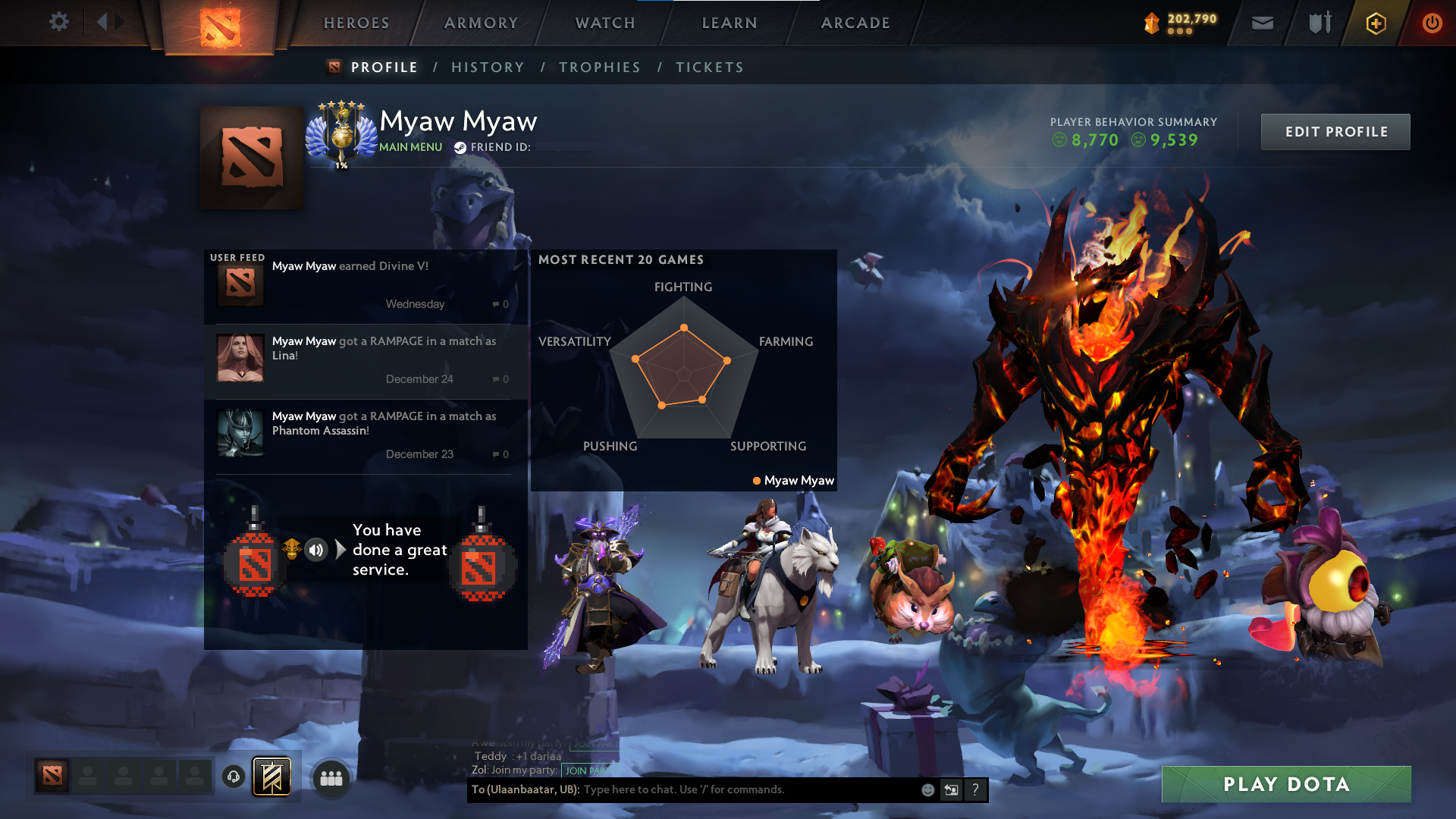This screenshot has height=819, width=1456.
Task: Open the emoticon picker in chat bar
Action: (x=927, y=789)
